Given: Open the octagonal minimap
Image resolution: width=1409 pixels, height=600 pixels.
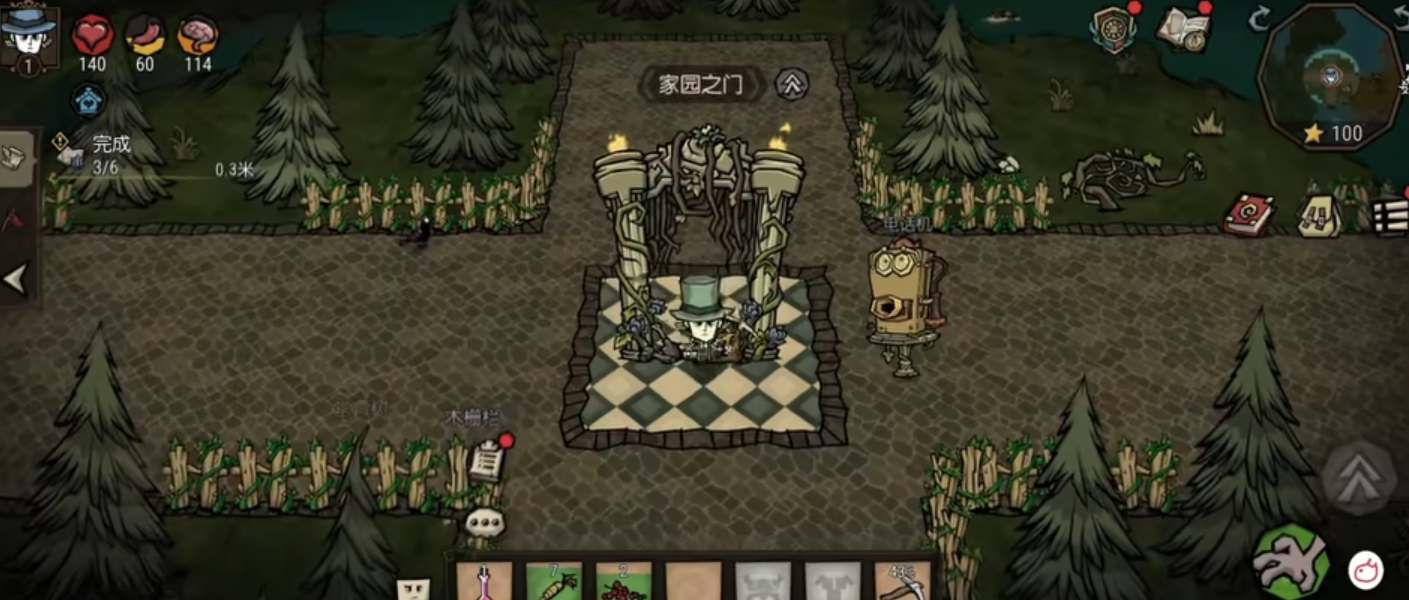Looking at the screenshot, I should 1330,77.
